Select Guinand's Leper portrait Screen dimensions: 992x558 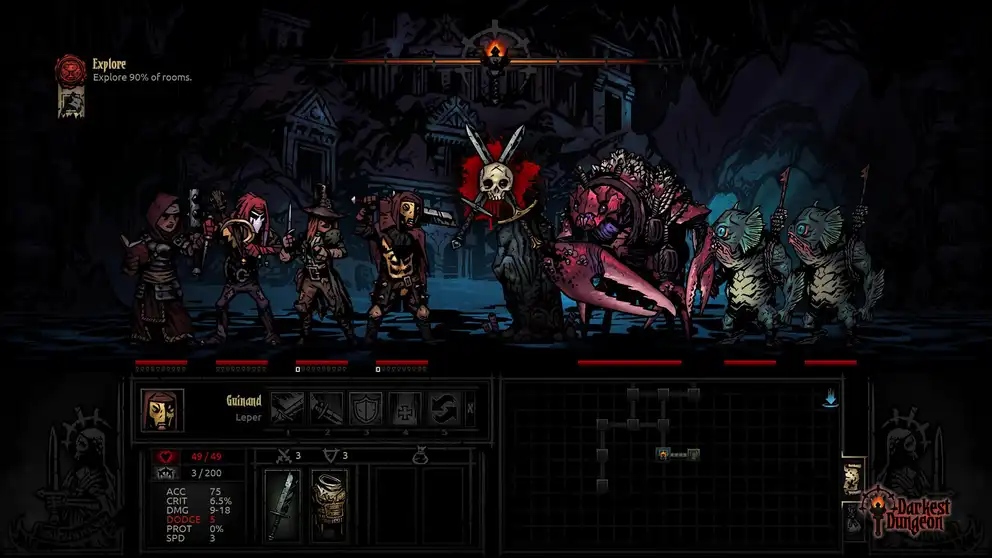[161, 410]
